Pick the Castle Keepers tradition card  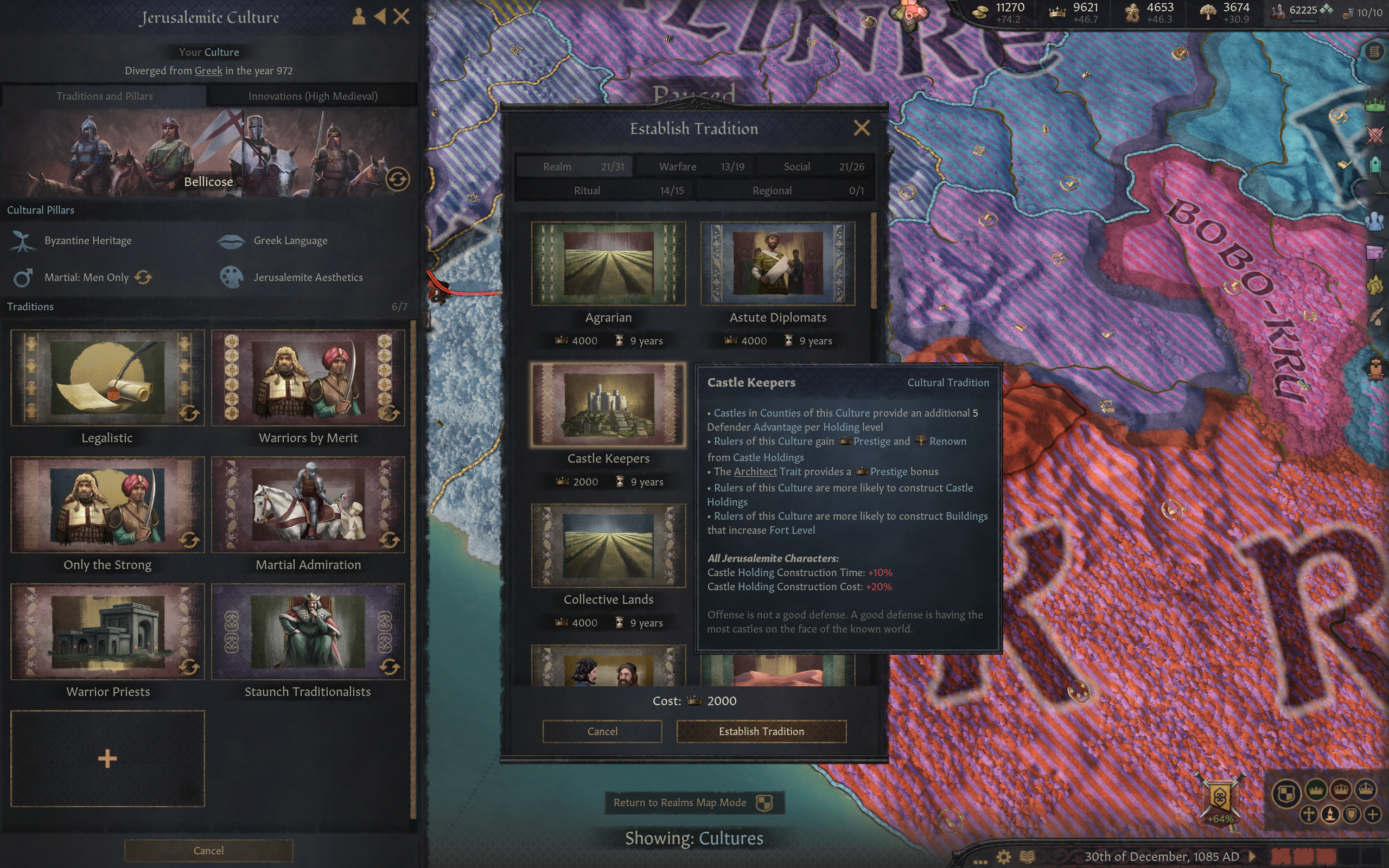[x=608, y=405]
